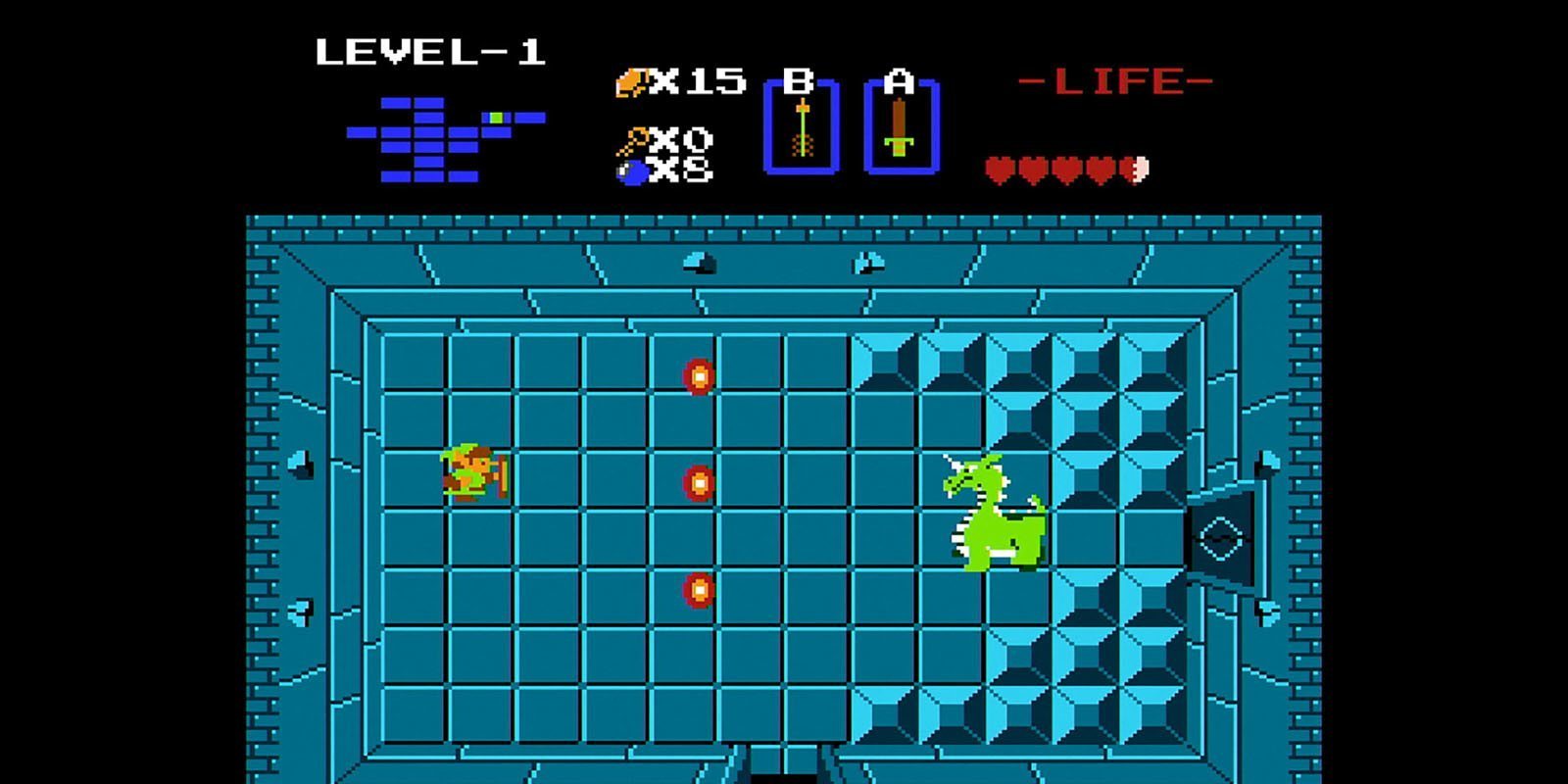Toggle the topmost red fireball

tap(699, 376)
